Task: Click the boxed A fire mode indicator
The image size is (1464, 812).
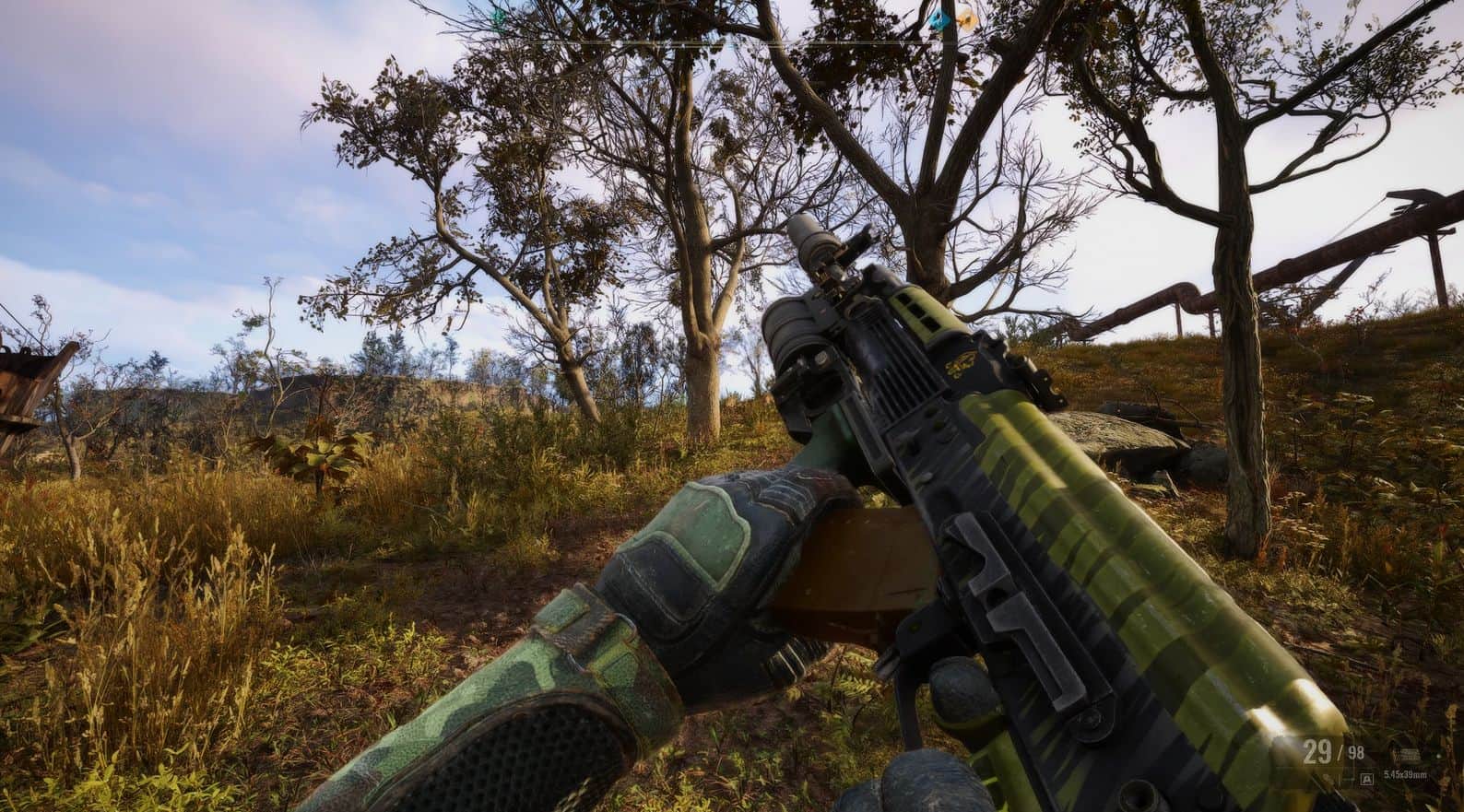Action: [1367, 779]
